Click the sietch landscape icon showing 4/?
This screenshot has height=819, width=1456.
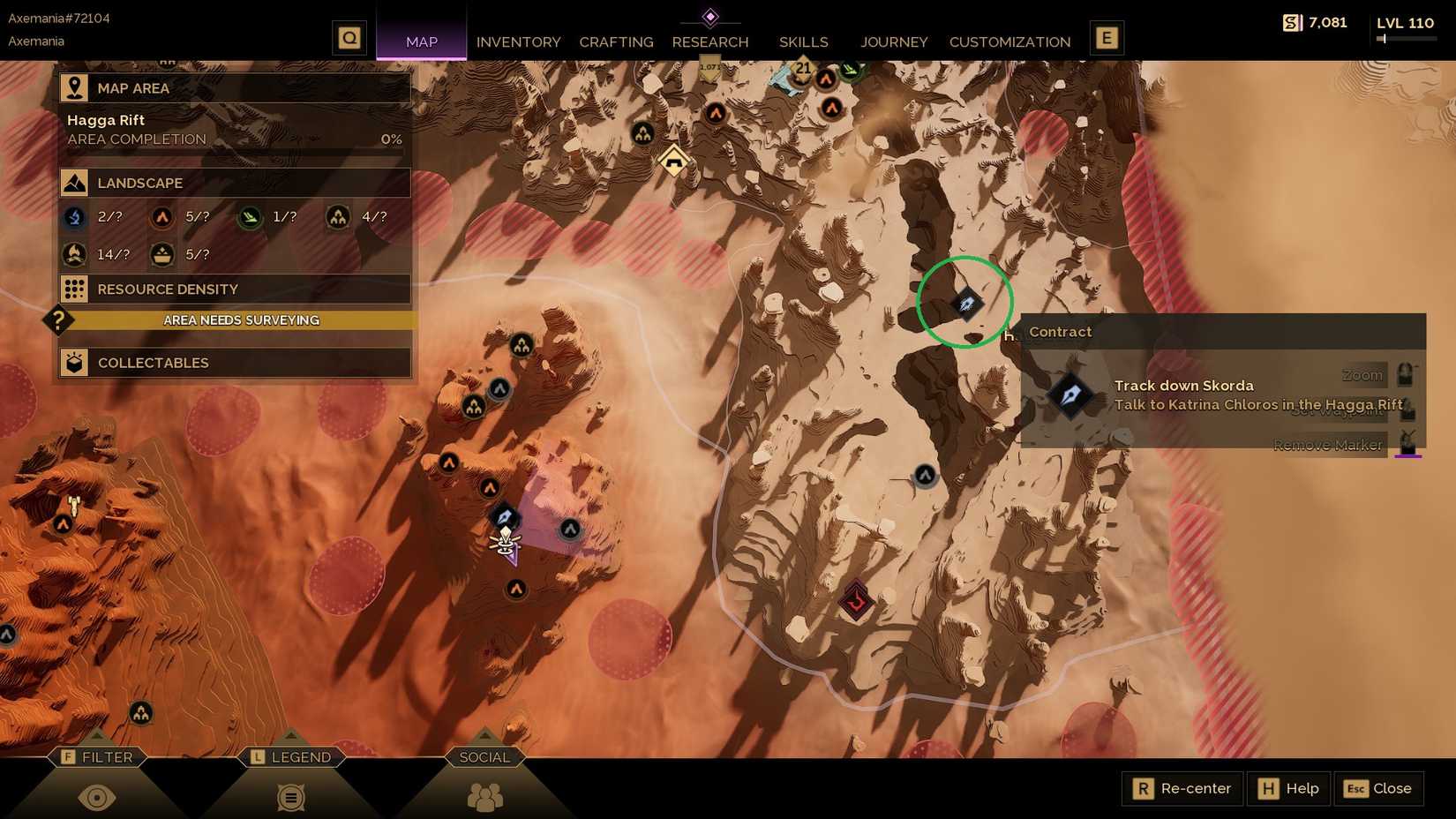coord(338,217)
